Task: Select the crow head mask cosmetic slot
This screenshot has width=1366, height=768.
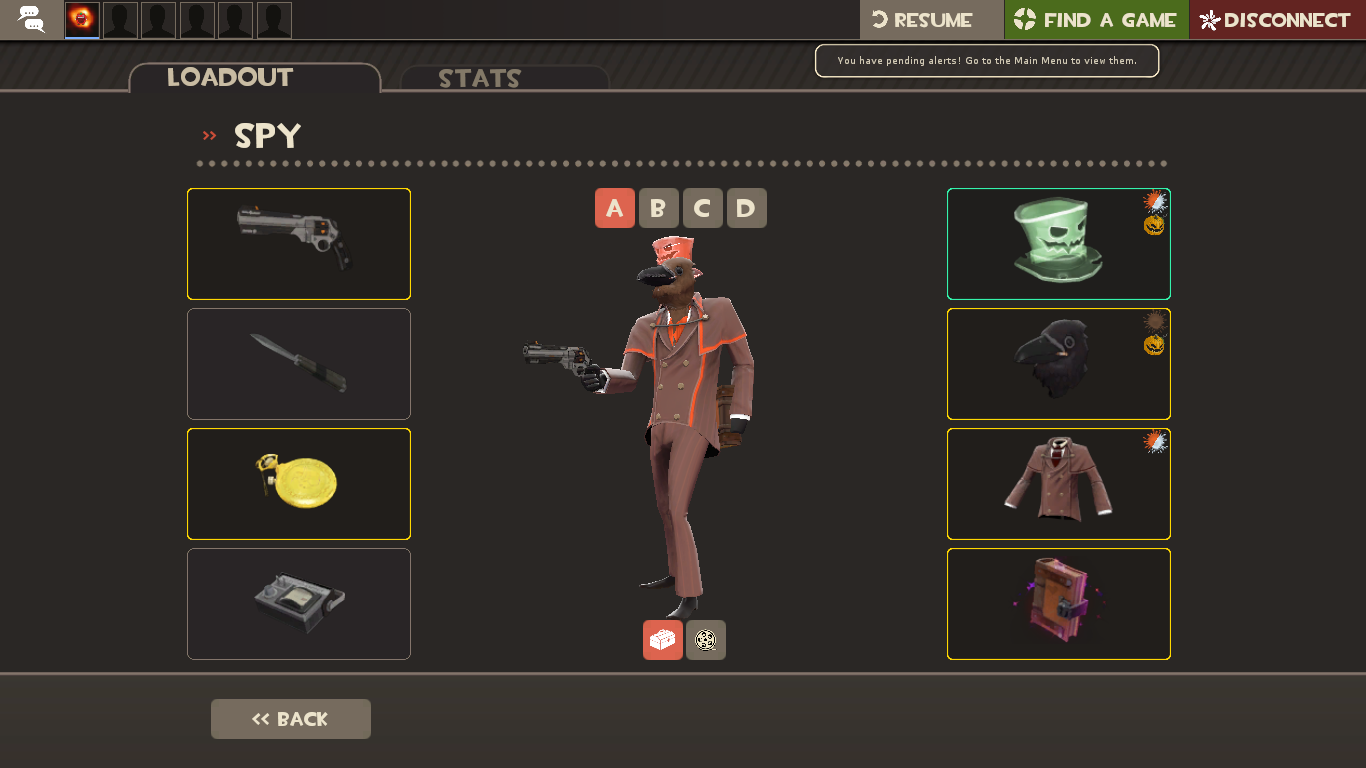Action: point(1059,364)
